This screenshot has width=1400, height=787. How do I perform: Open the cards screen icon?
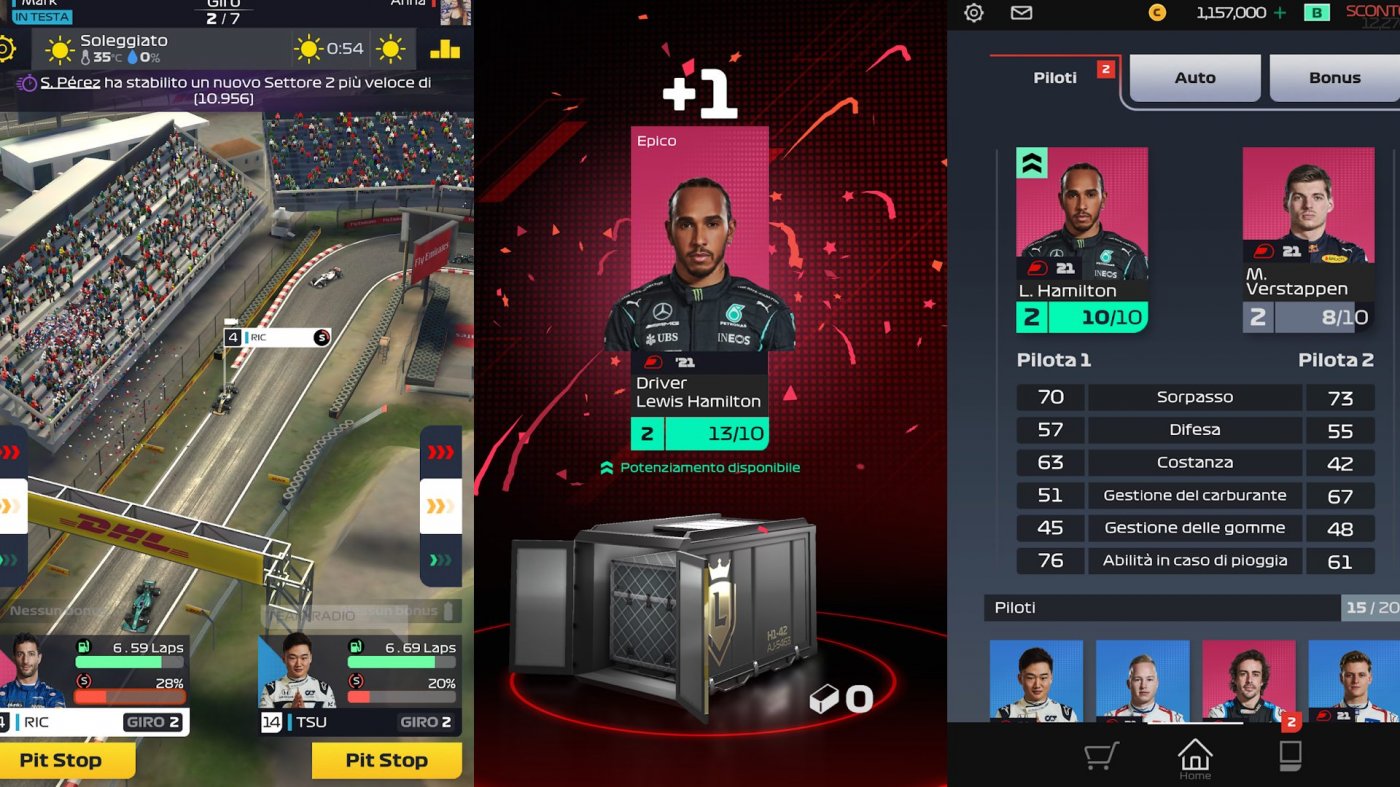coord(1290,757)
